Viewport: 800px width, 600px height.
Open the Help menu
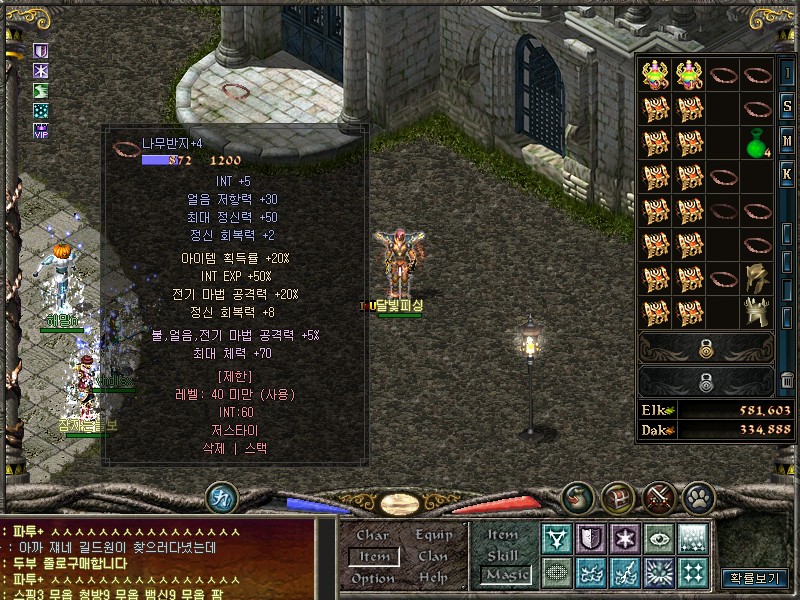click(x=433, y=578)
